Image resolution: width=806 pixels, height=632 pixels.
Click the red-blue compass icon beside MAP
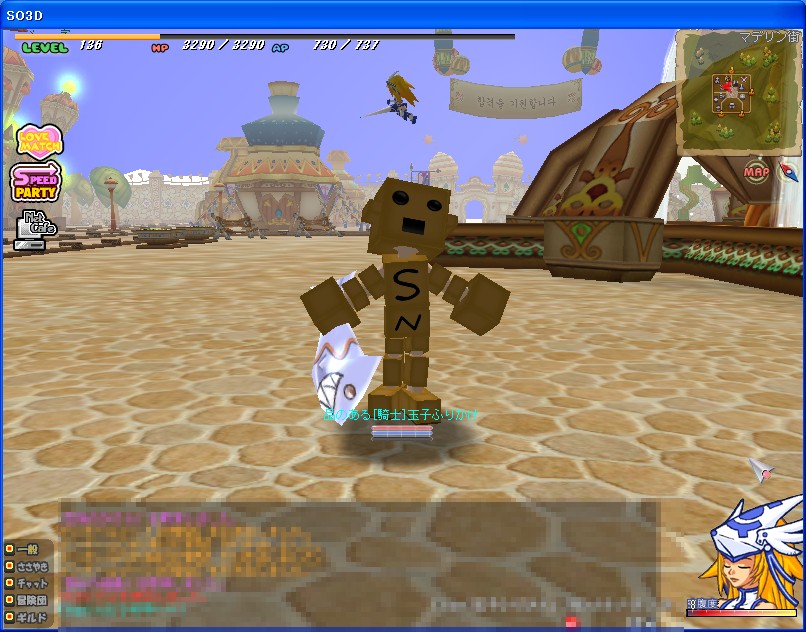coord(788,171)
